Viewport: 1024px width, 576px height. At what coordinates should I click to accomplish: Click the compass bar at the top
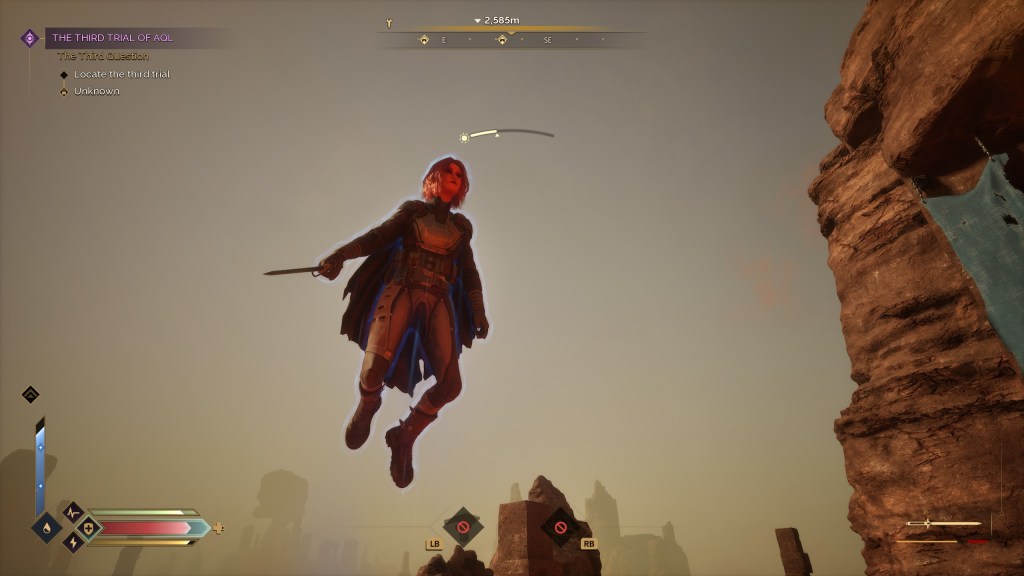(510, 40)
